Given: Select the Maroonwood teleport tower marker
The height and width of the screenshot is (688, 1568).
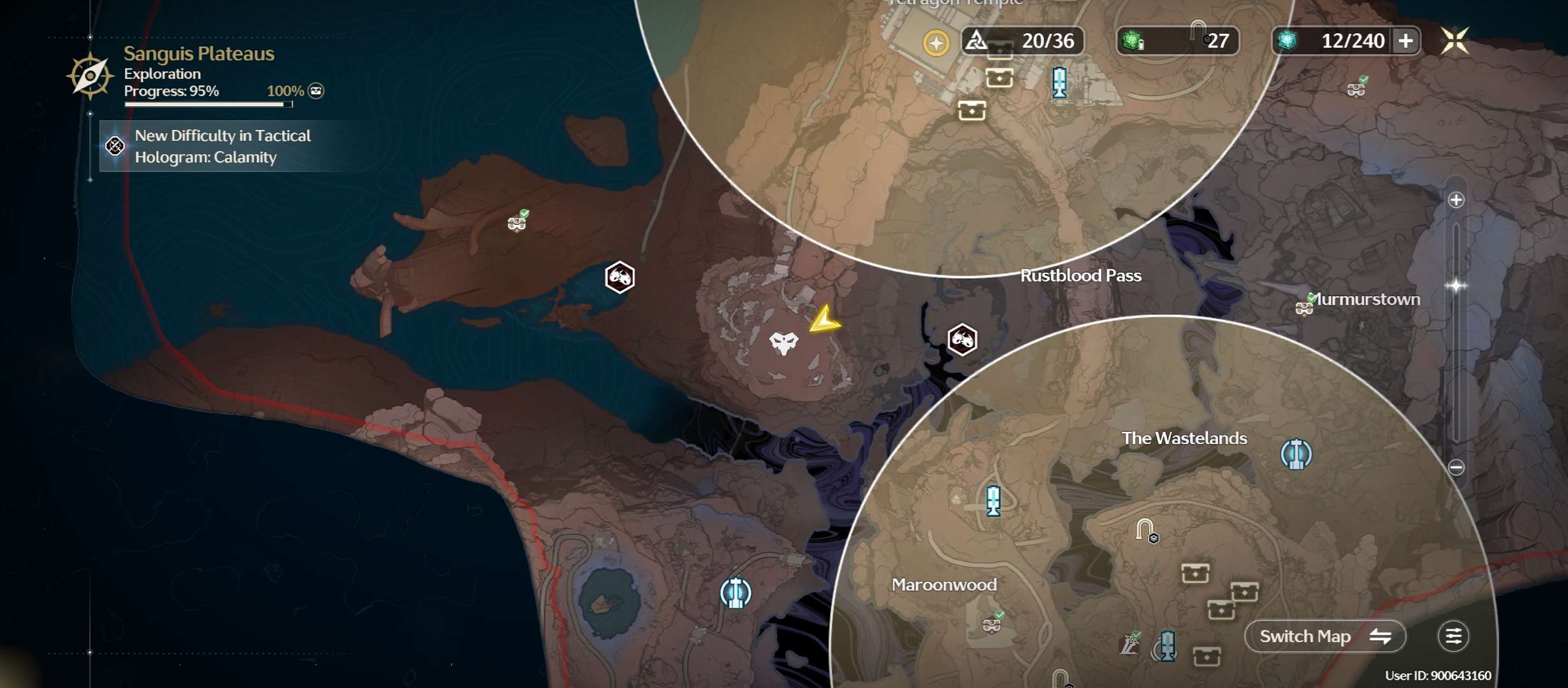Looking at the screenshot, I should [993, 500].
